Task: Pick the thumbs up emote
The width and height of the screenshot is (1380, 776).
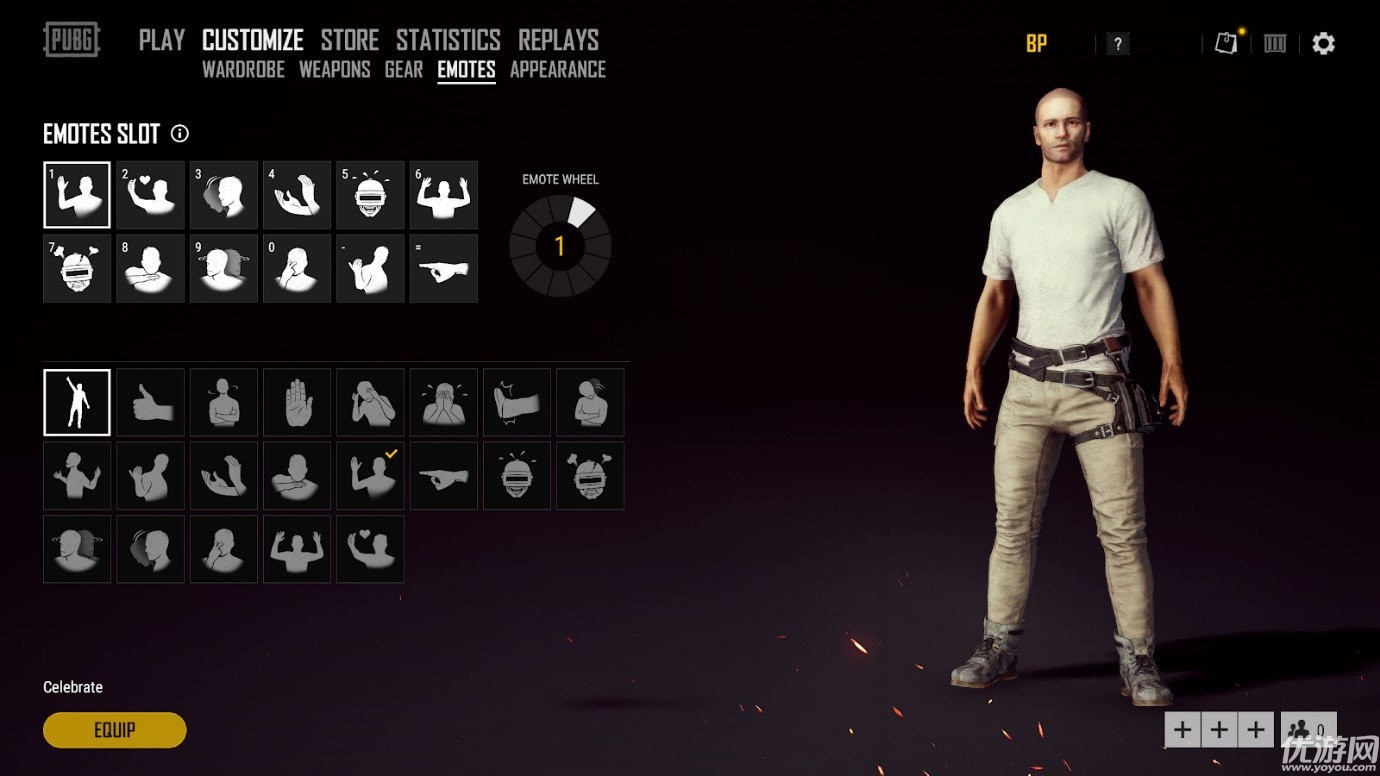Action: coord(150,402)
